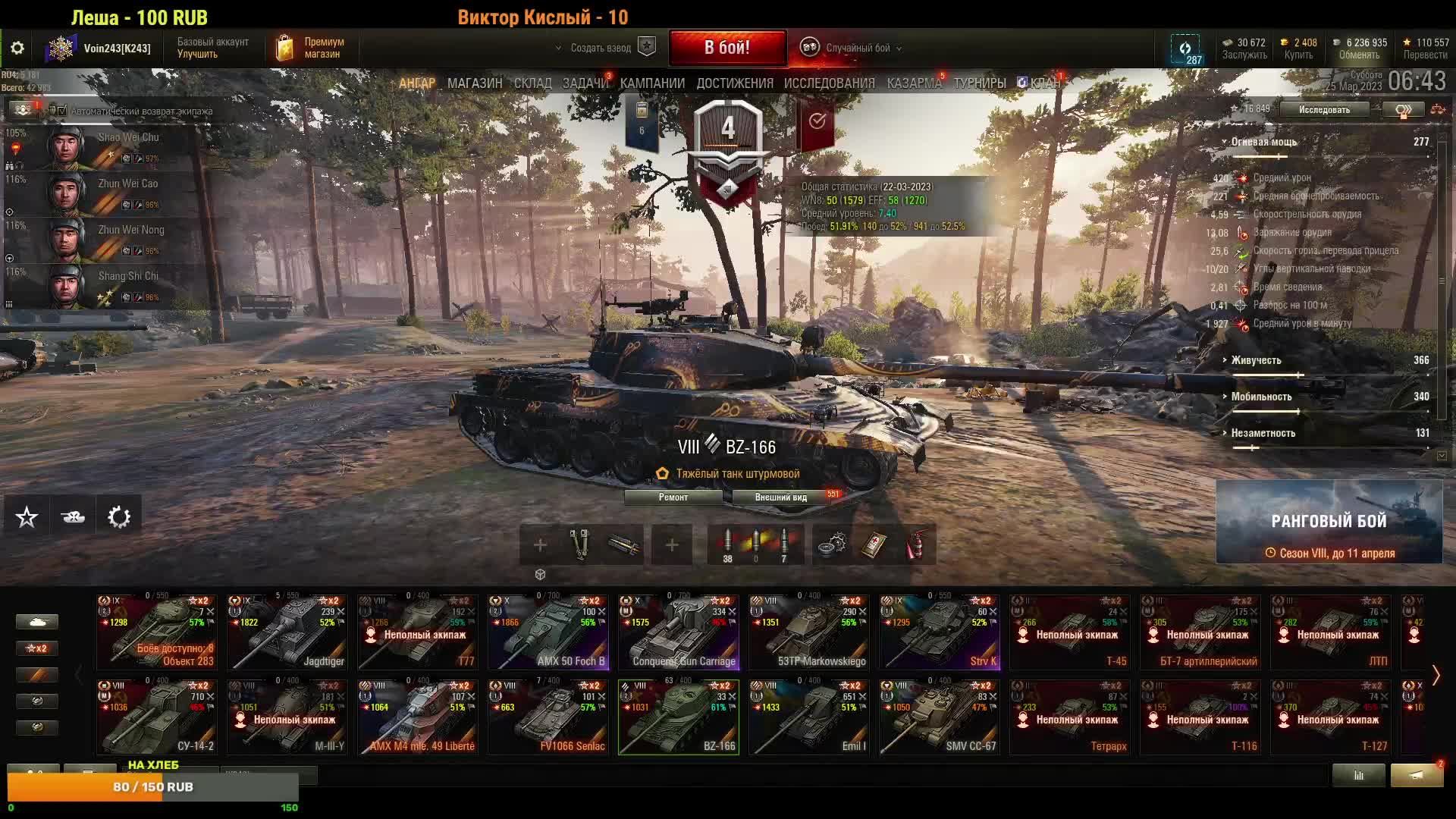
Task: Switch to the СКЛАД tab
Action: 532,83
